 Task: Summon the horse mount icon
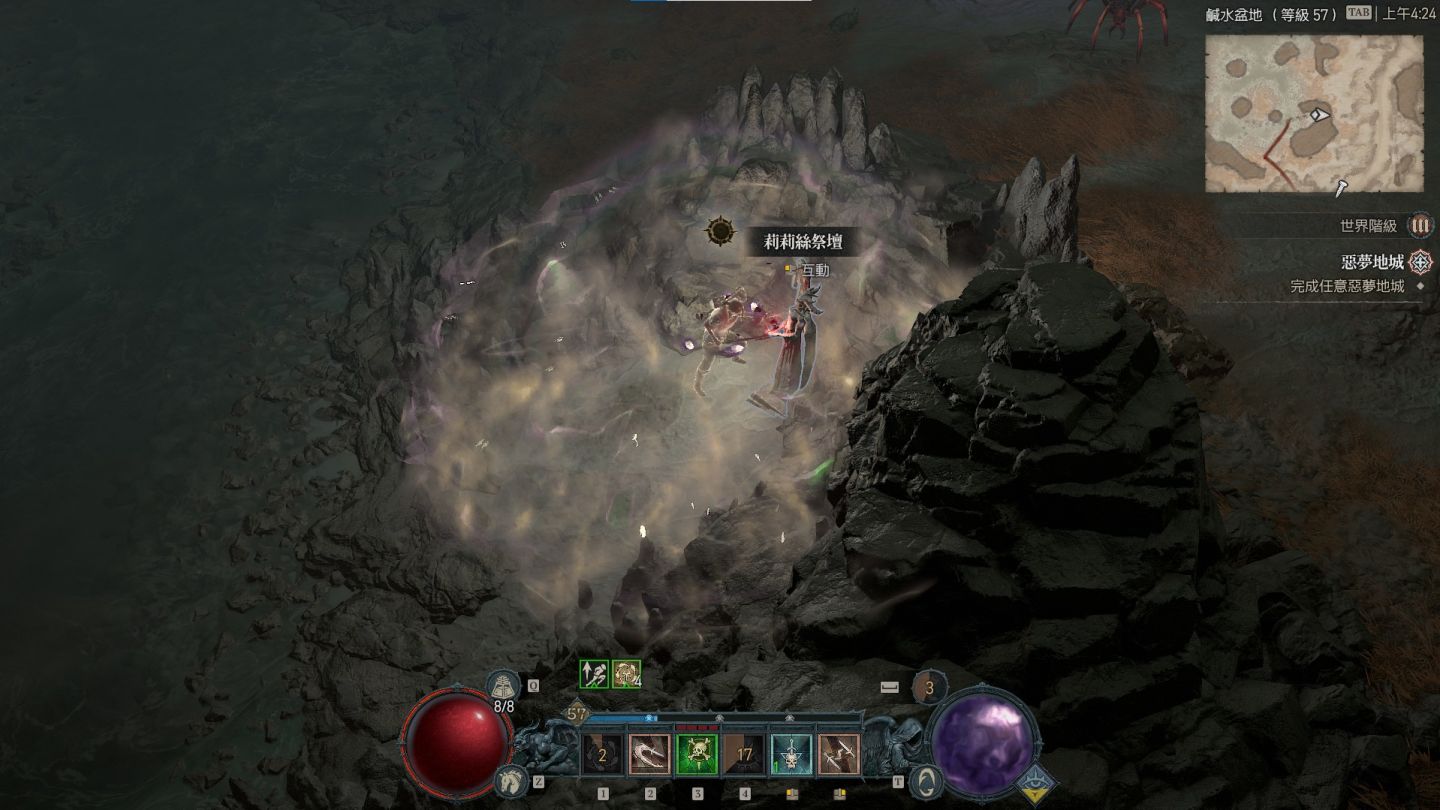coord(510,780)
